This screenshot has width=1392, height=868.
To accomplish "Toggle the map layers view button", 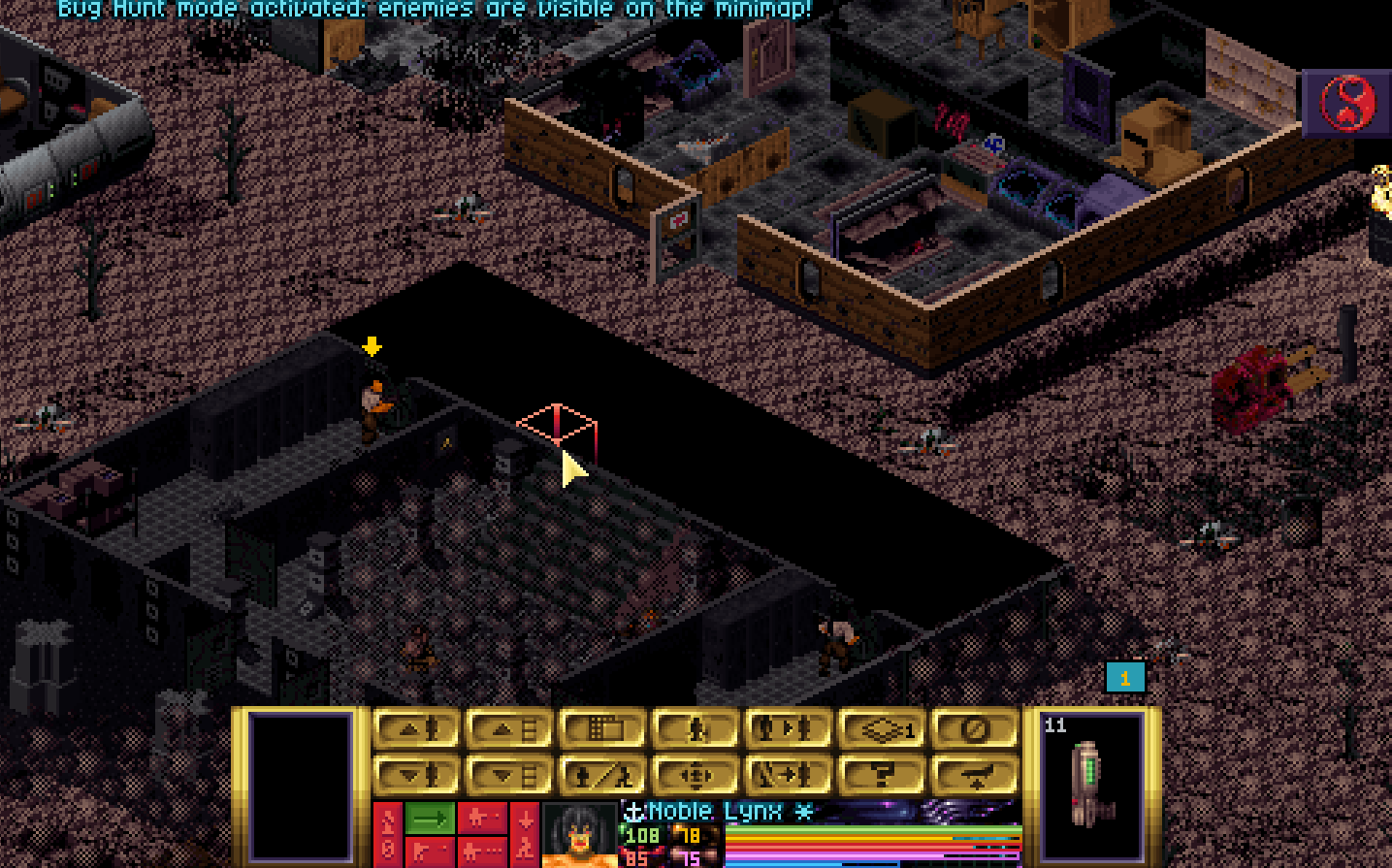I will pos(881,729).
